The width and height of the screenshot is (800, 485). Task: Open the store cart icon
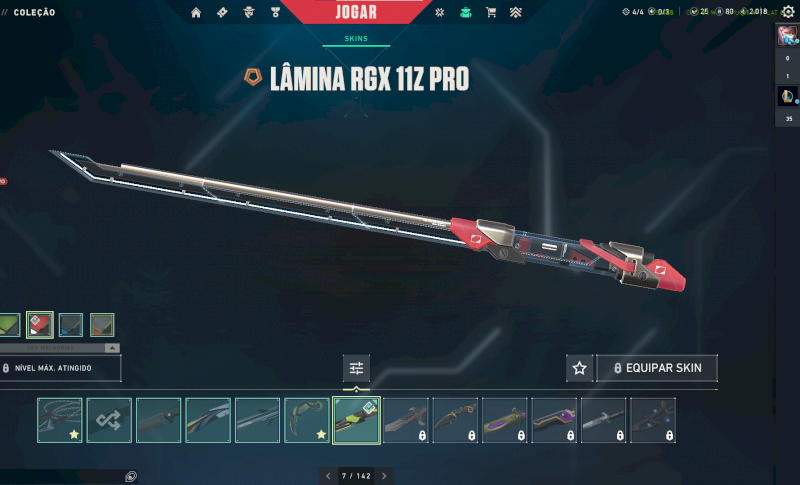(490, 13)
